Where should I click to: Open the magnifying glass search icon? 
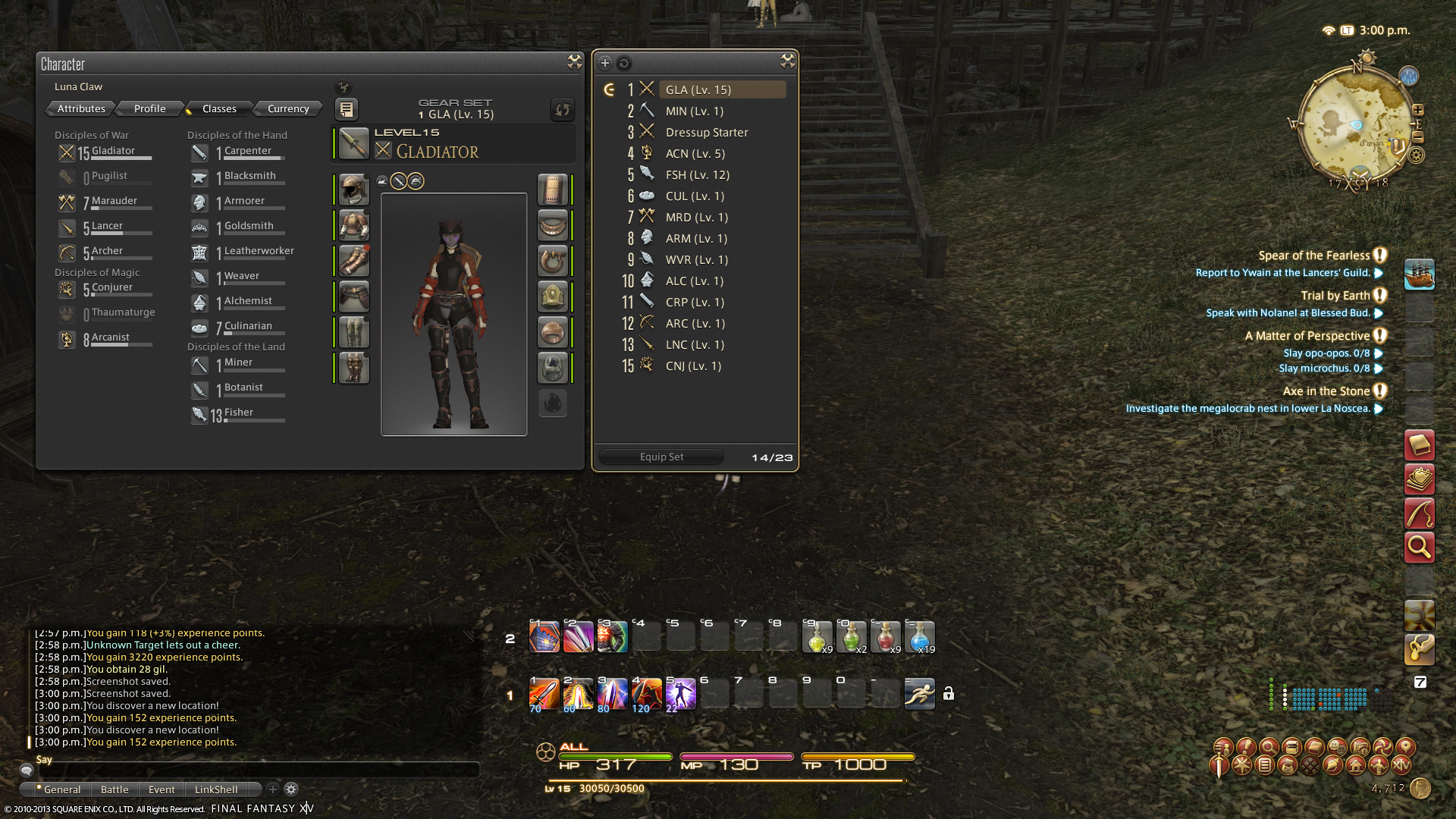tap(1419, 547)
